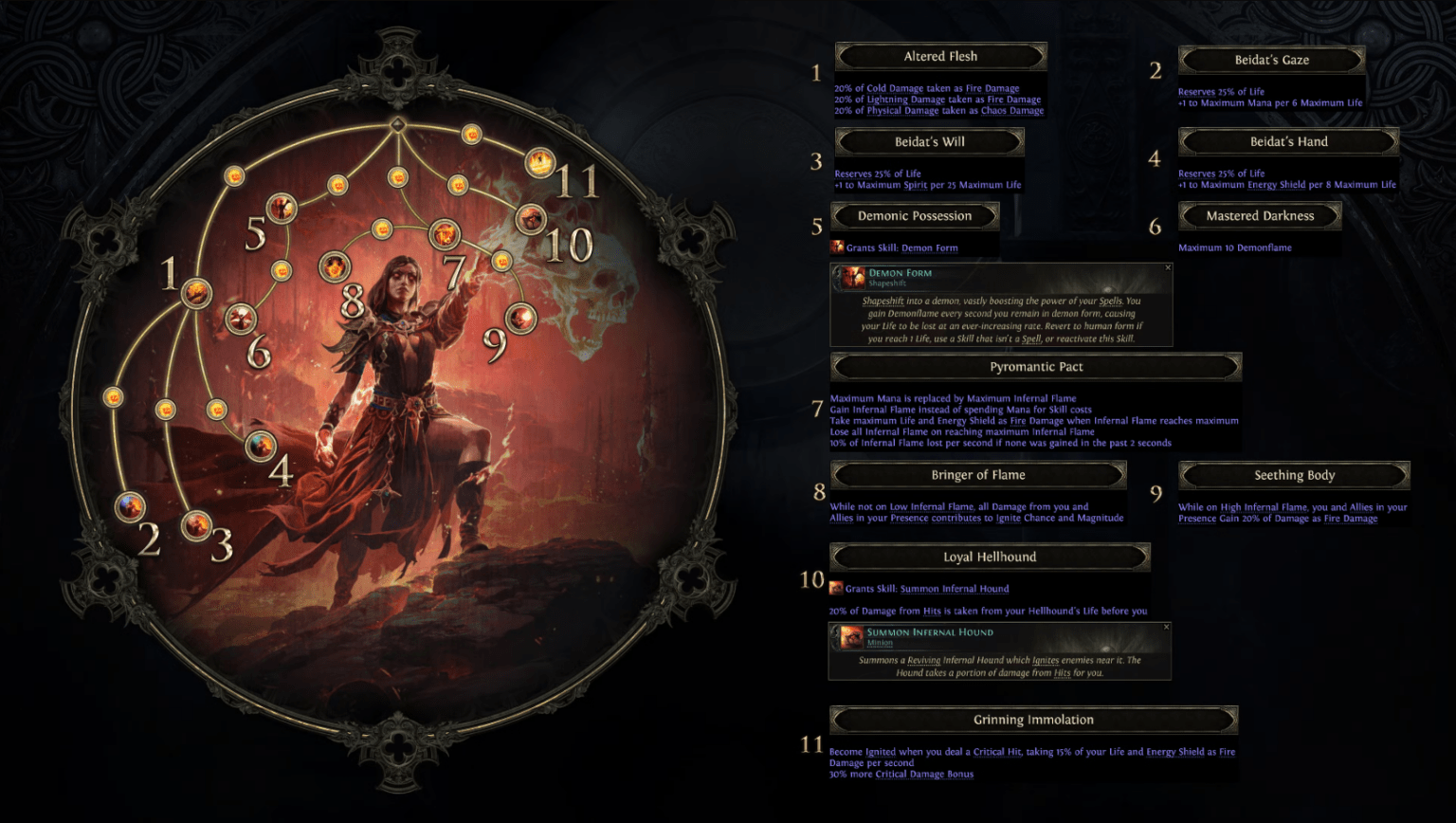The image size is (1456, 823).
Task: Select the Loyal Hellhound node on the tree
Action: coord(531,217)
